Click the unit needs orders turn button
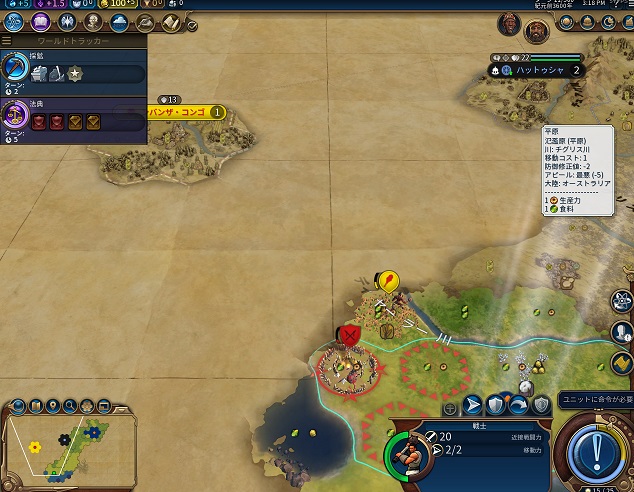Image resolution: width=634 pixels, height=492 pixels. (x=596, y=449)
